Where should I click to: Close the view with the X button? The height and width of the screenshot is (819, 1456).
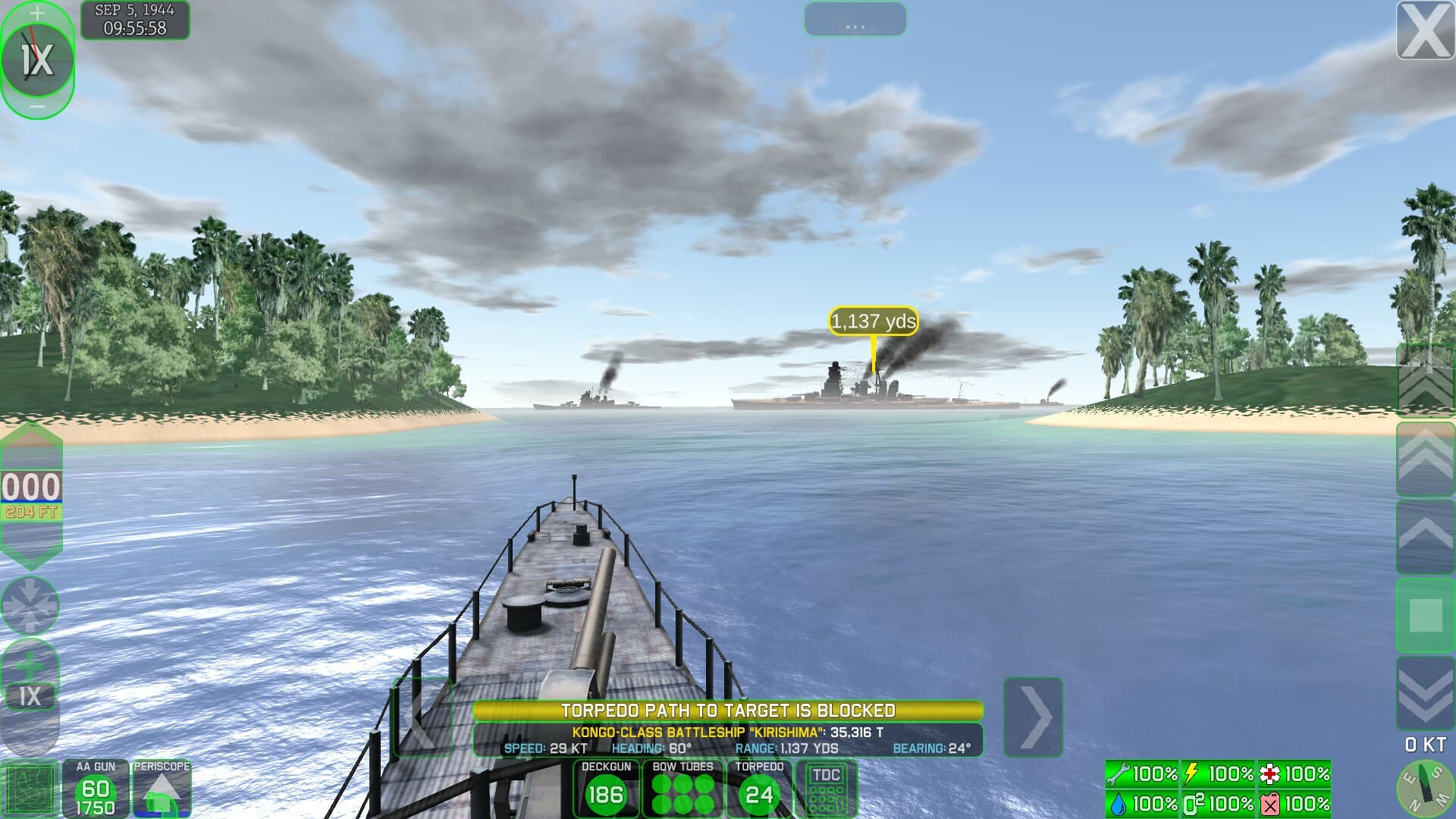click(1425, 30)
